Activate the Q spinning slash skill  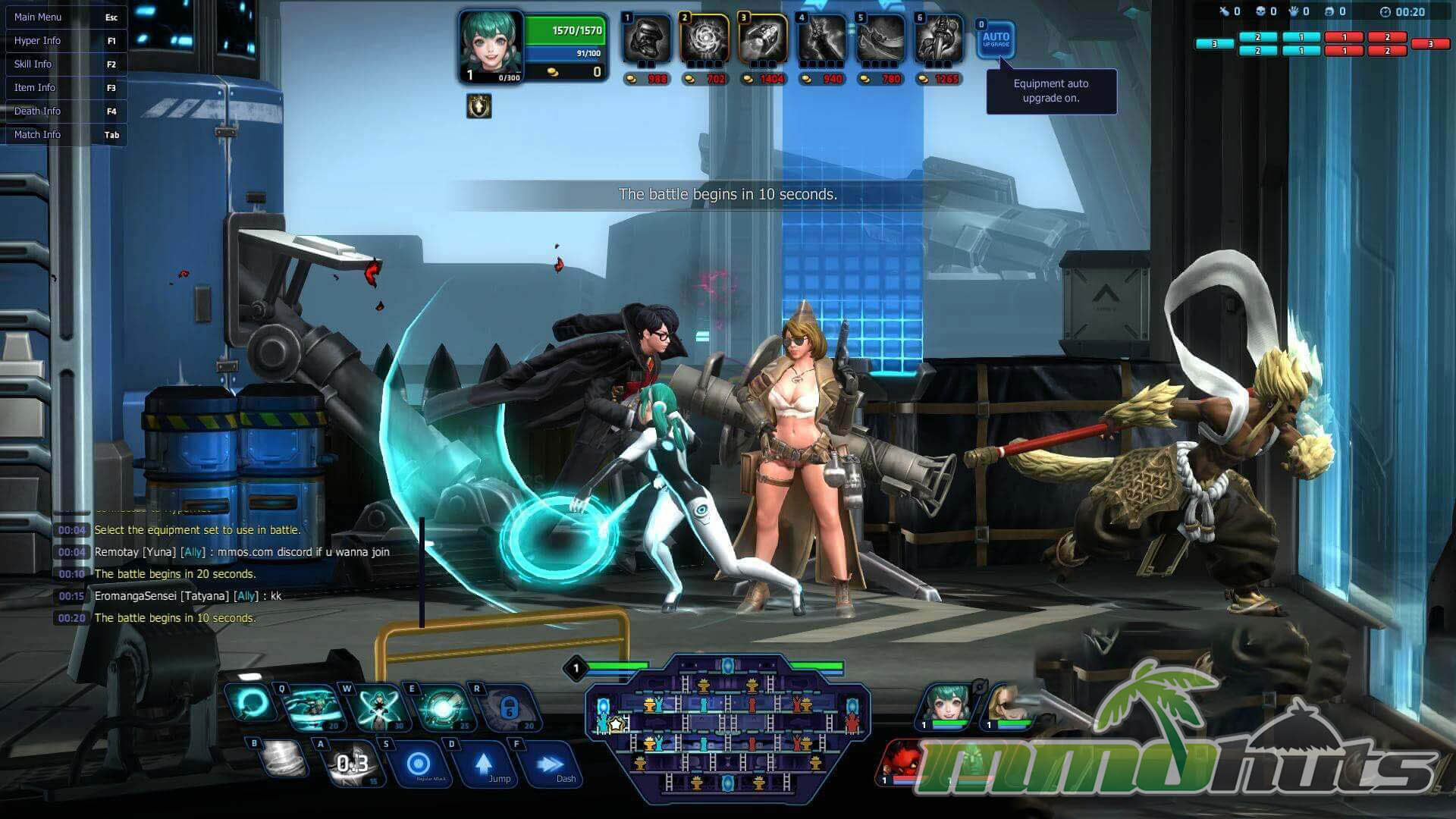pyautogui.click(x=312, y=707)
